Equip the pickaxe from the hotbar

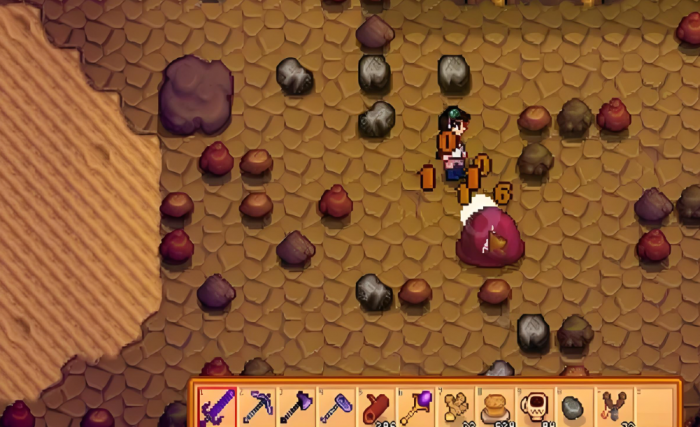tap(258, 407)
